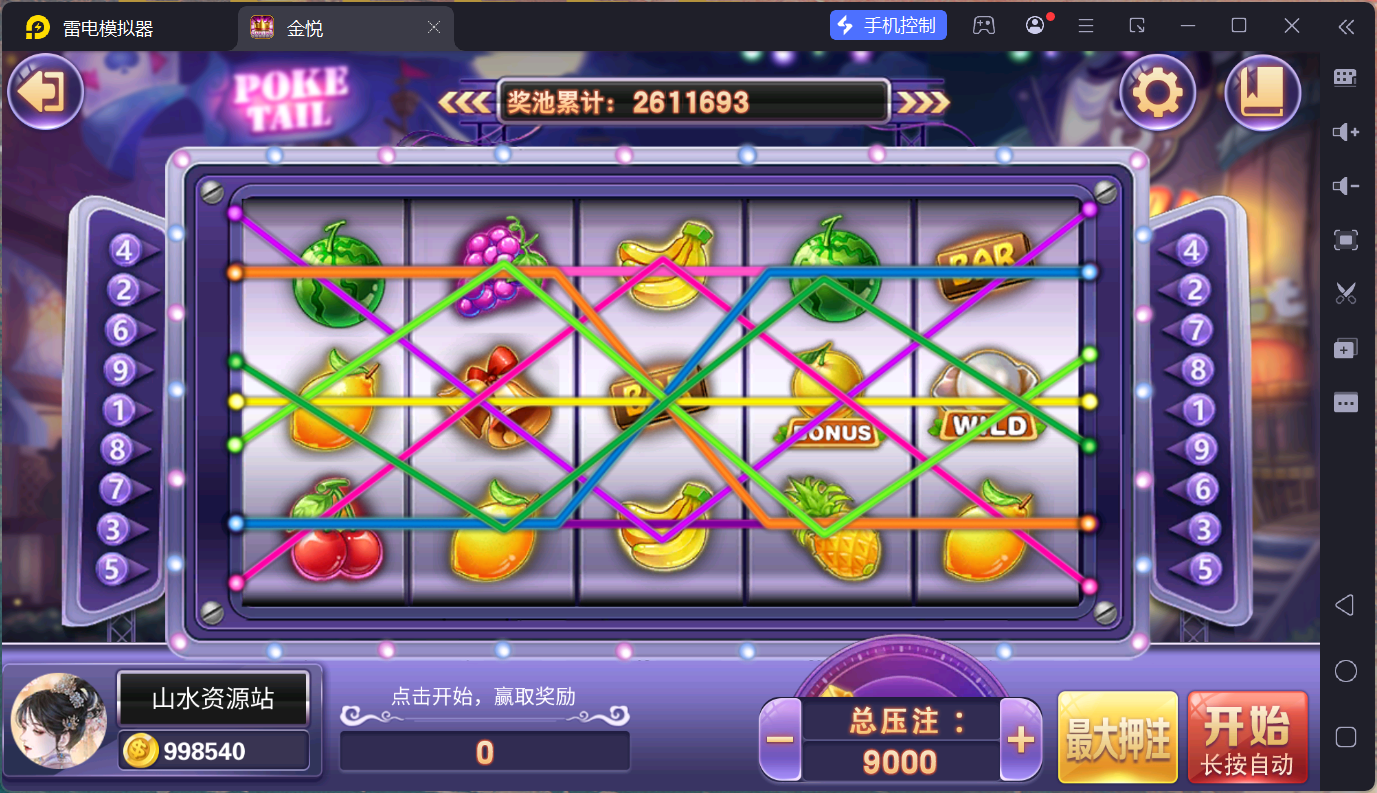Open the gear settings menu
Image resolution: width=1377 pixels, height=793 pixels.
pos(1157,93)
